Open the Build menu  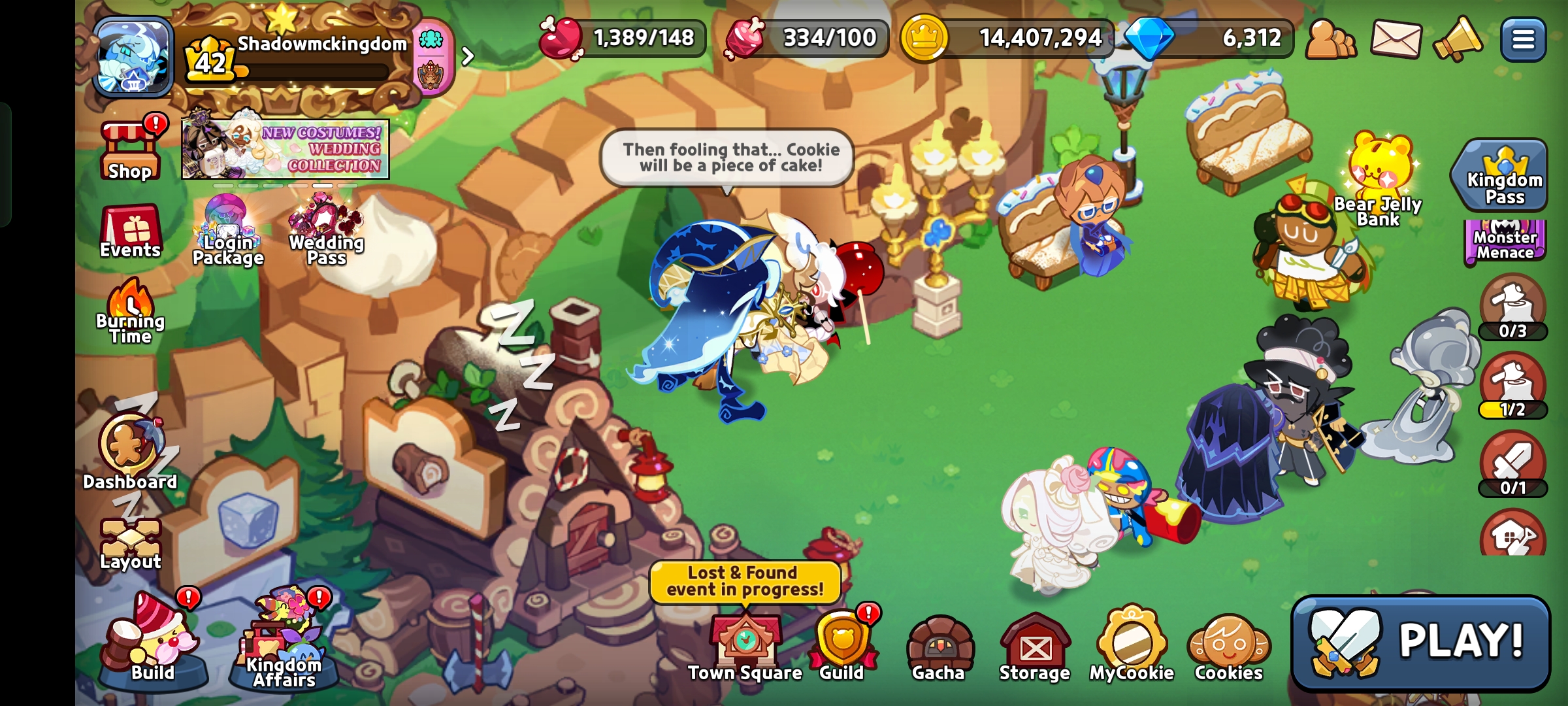153,644
